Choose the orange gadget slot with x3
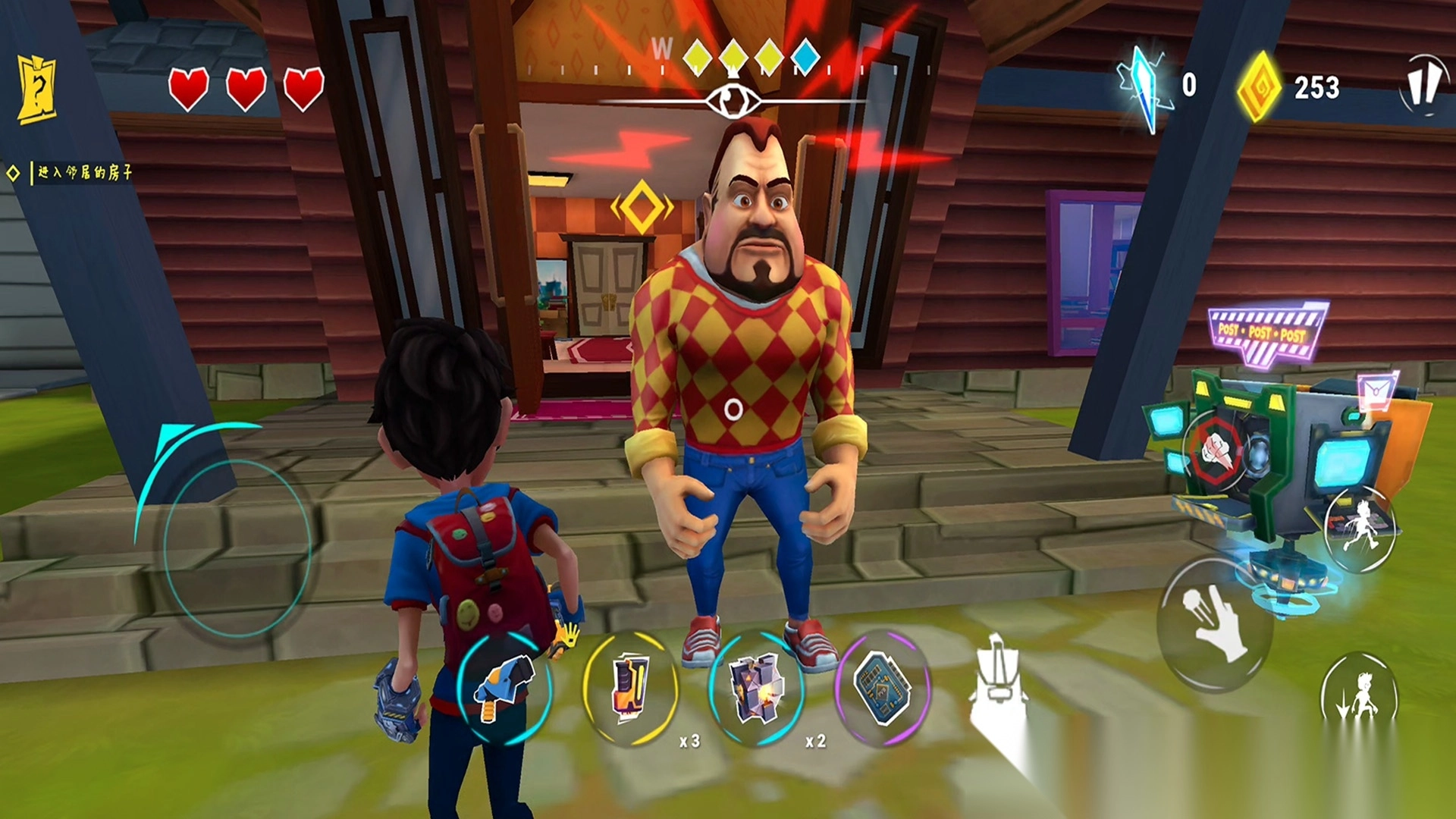 (629, 688)
